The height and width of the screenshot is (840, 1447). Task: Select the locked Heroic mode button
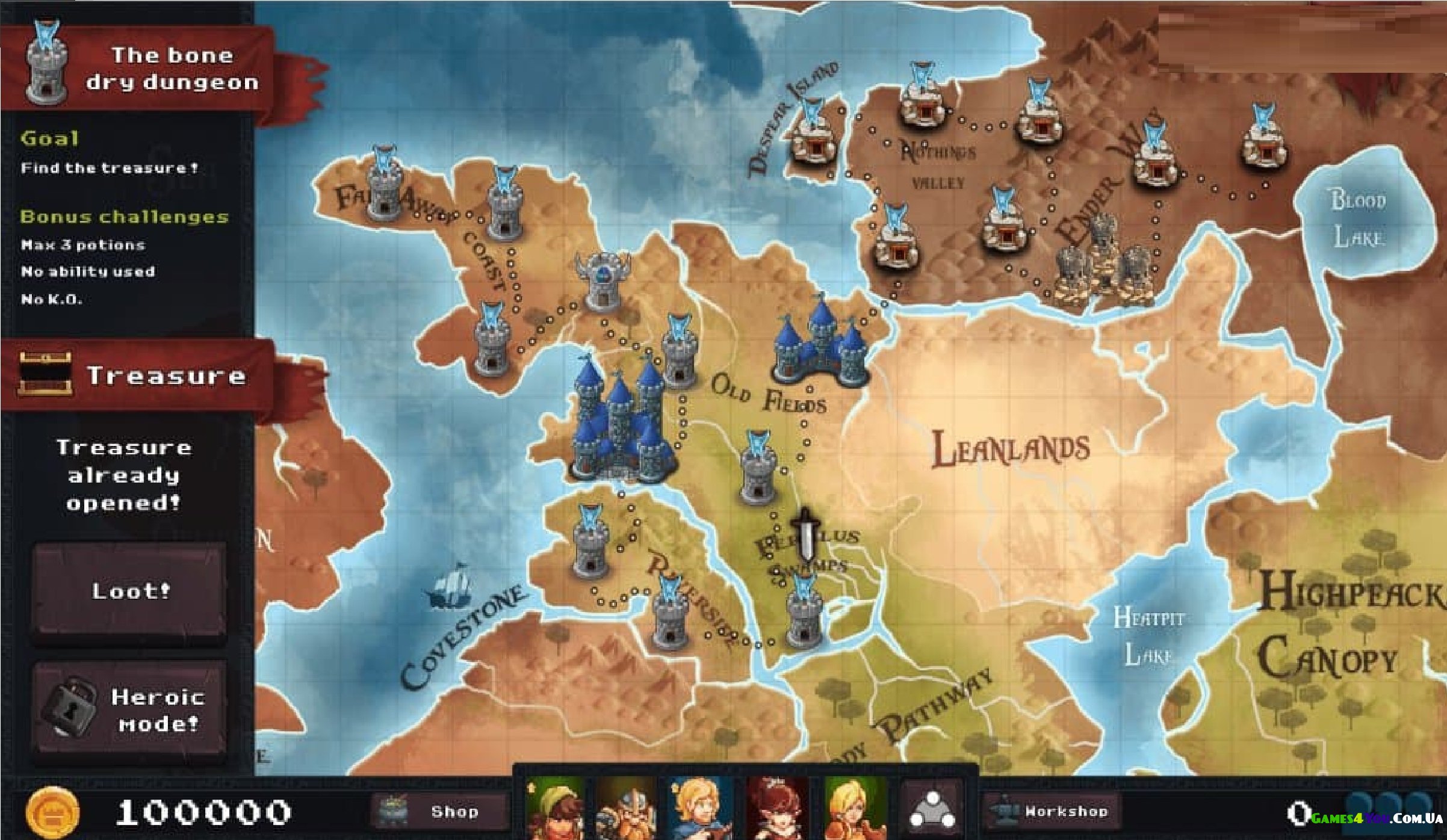tap(130, 709)
